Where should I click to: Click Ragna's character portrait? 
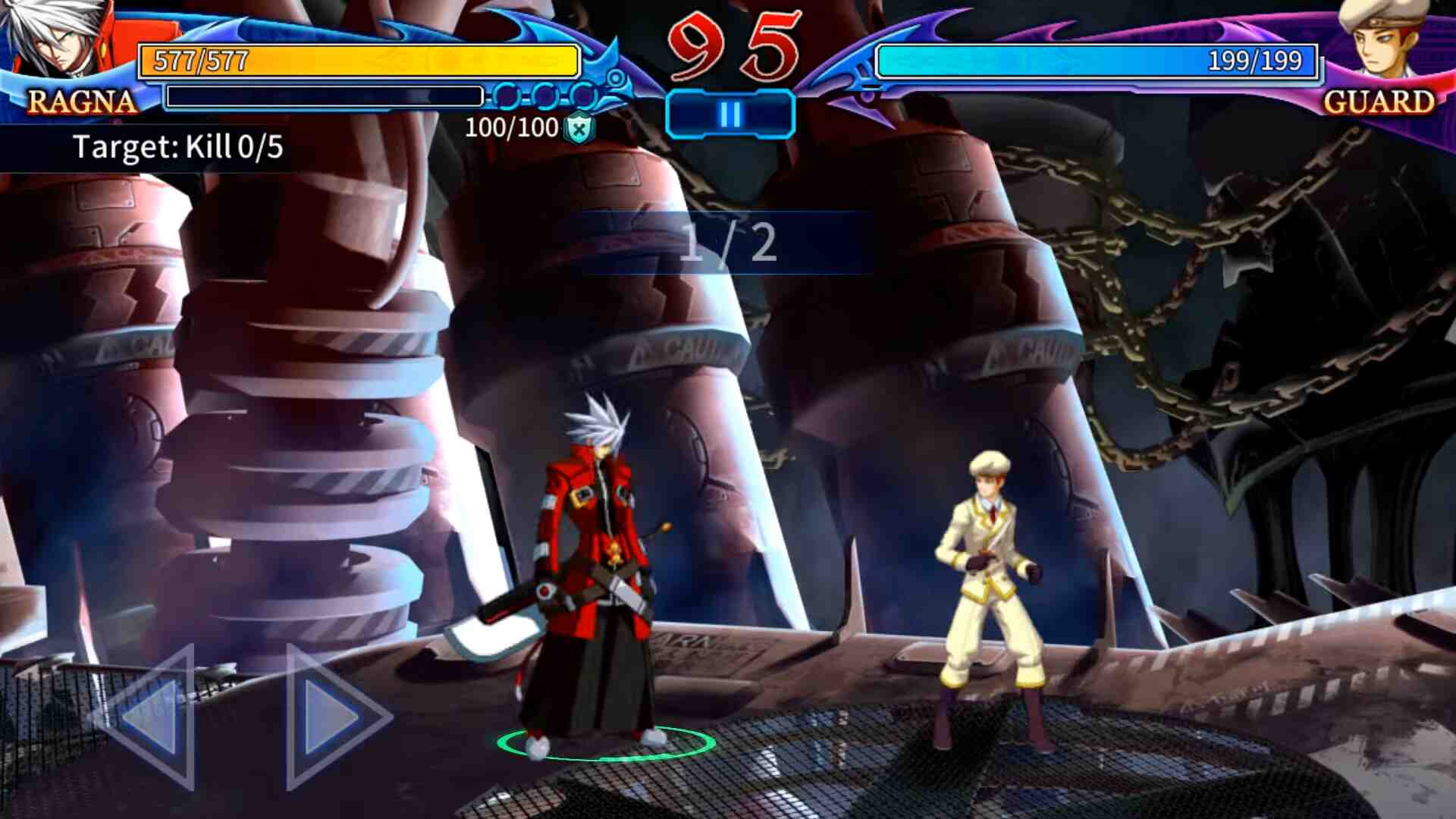click(57, 39)
